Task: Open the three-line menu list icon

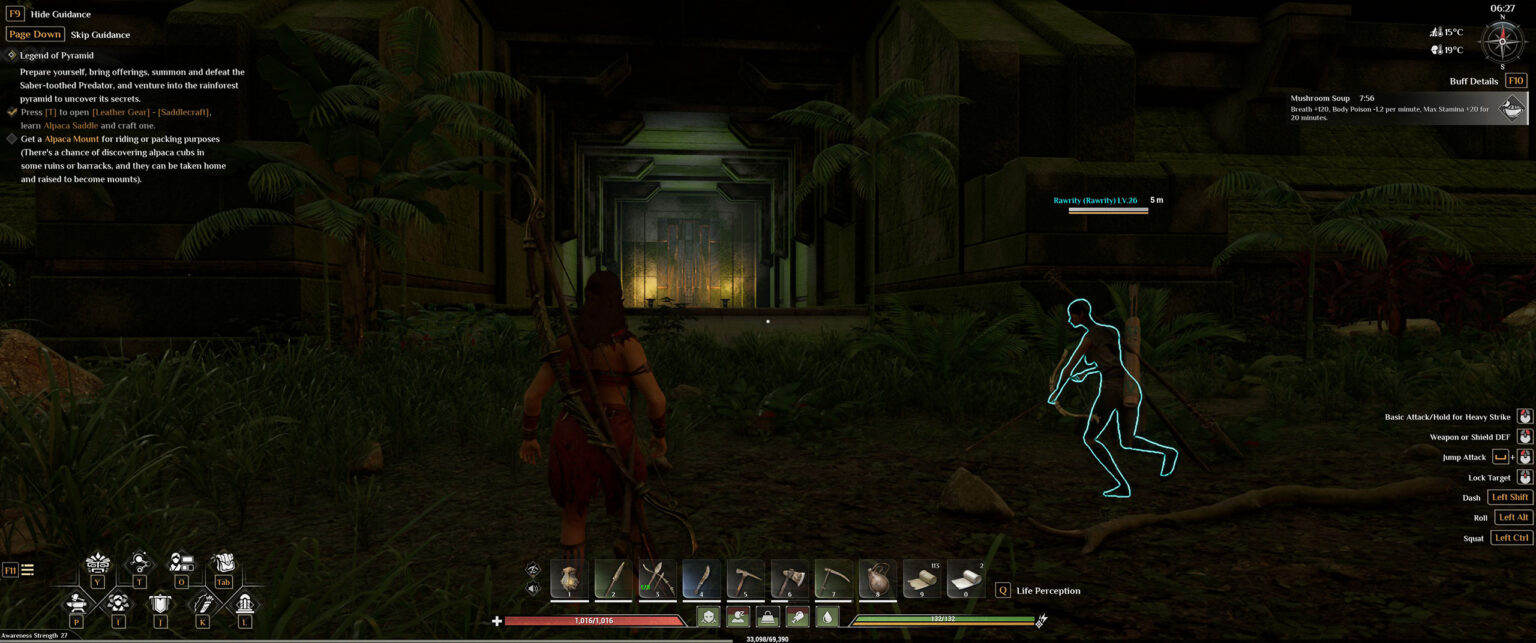Action: click(28, 570)
